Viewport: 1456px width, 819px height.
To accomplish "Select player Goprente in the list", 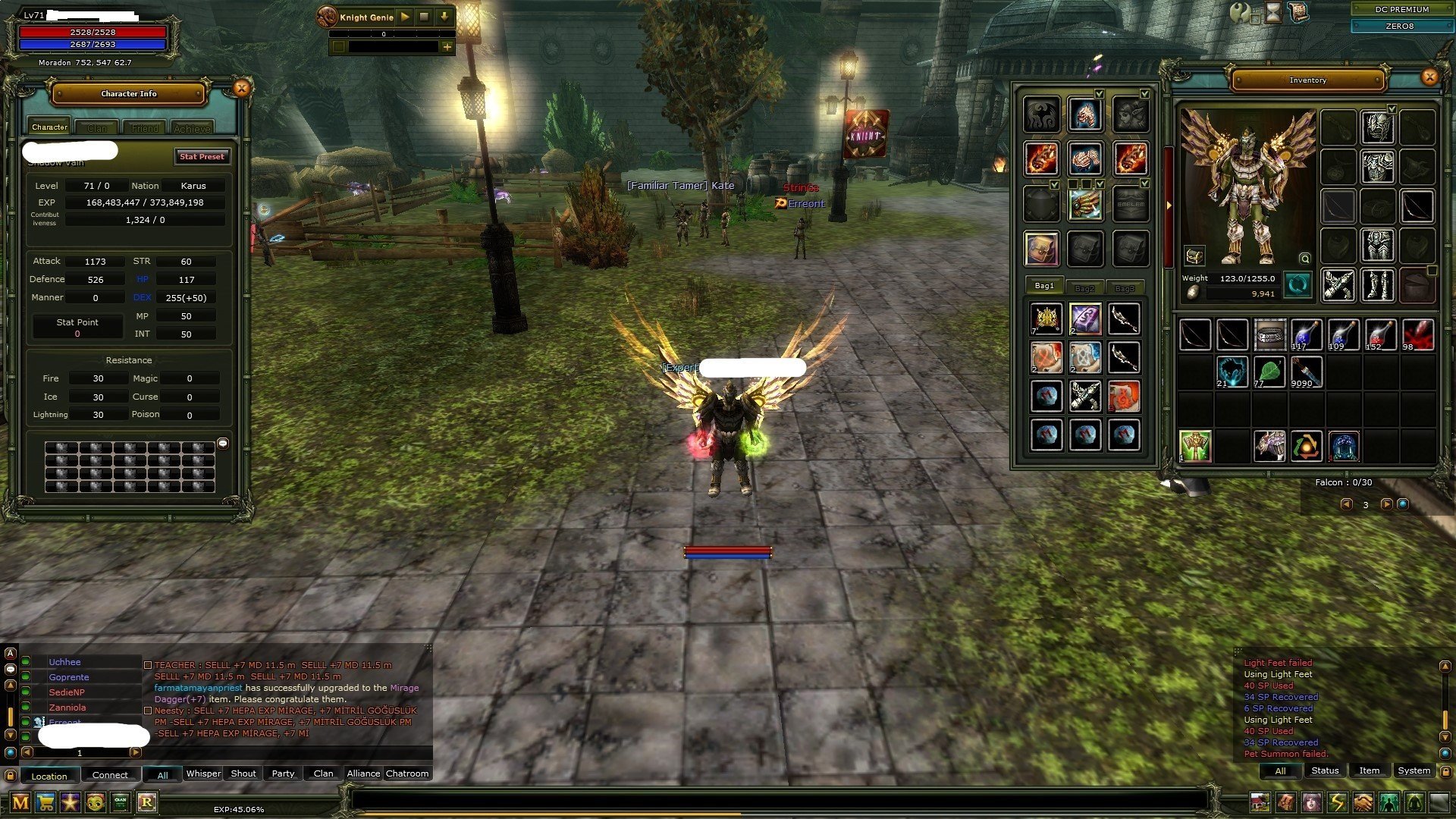I will 69,677.
